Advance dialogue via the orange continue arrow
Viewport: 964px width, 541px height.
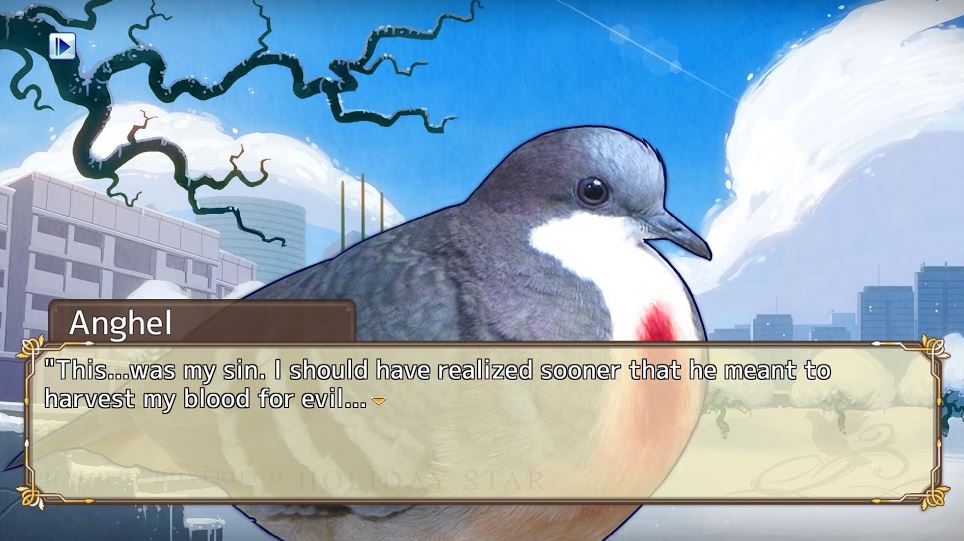click(x=378, y=402)
